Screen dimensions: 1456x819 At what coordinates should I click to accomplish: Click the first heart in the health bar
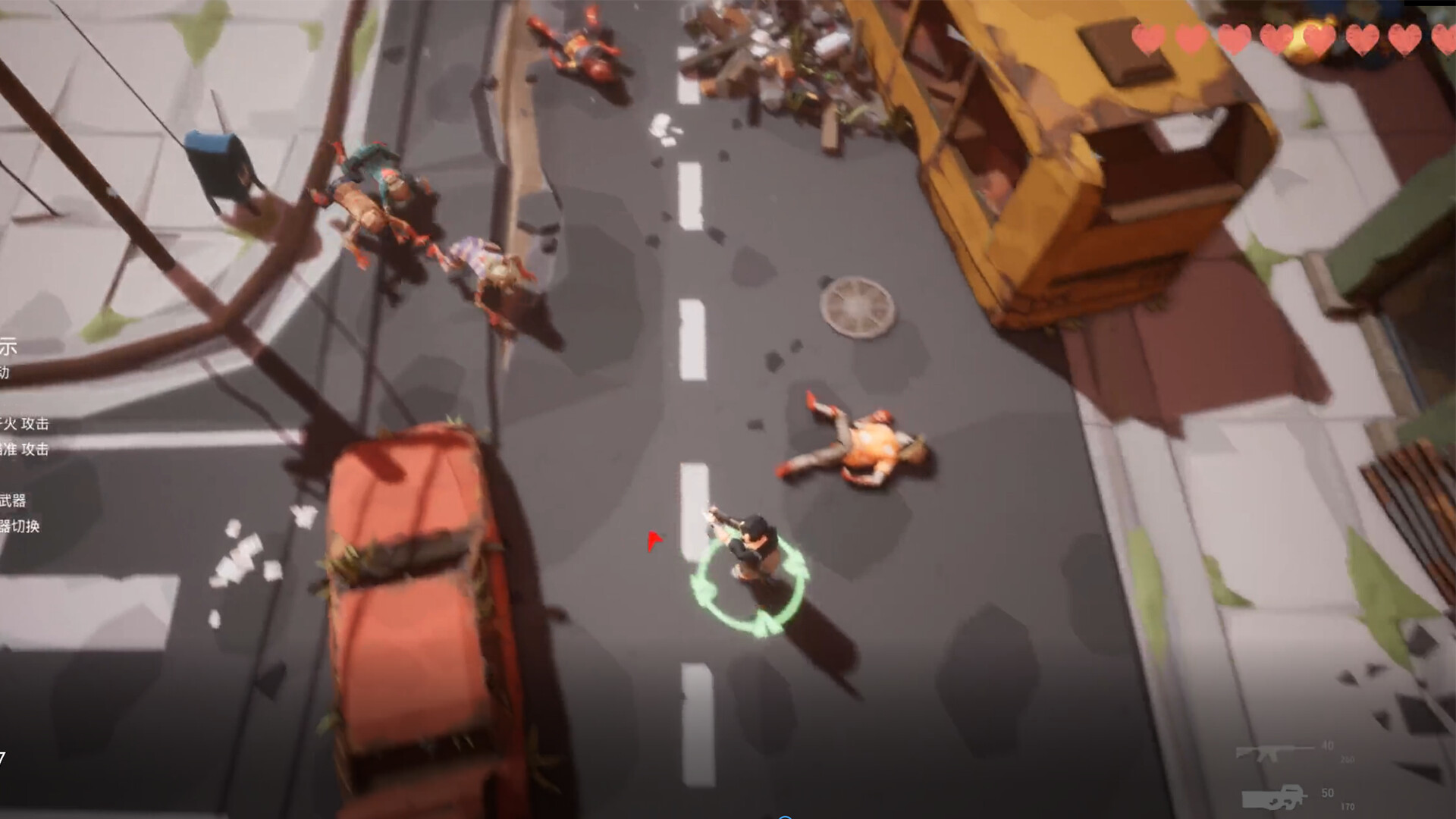1149,39
